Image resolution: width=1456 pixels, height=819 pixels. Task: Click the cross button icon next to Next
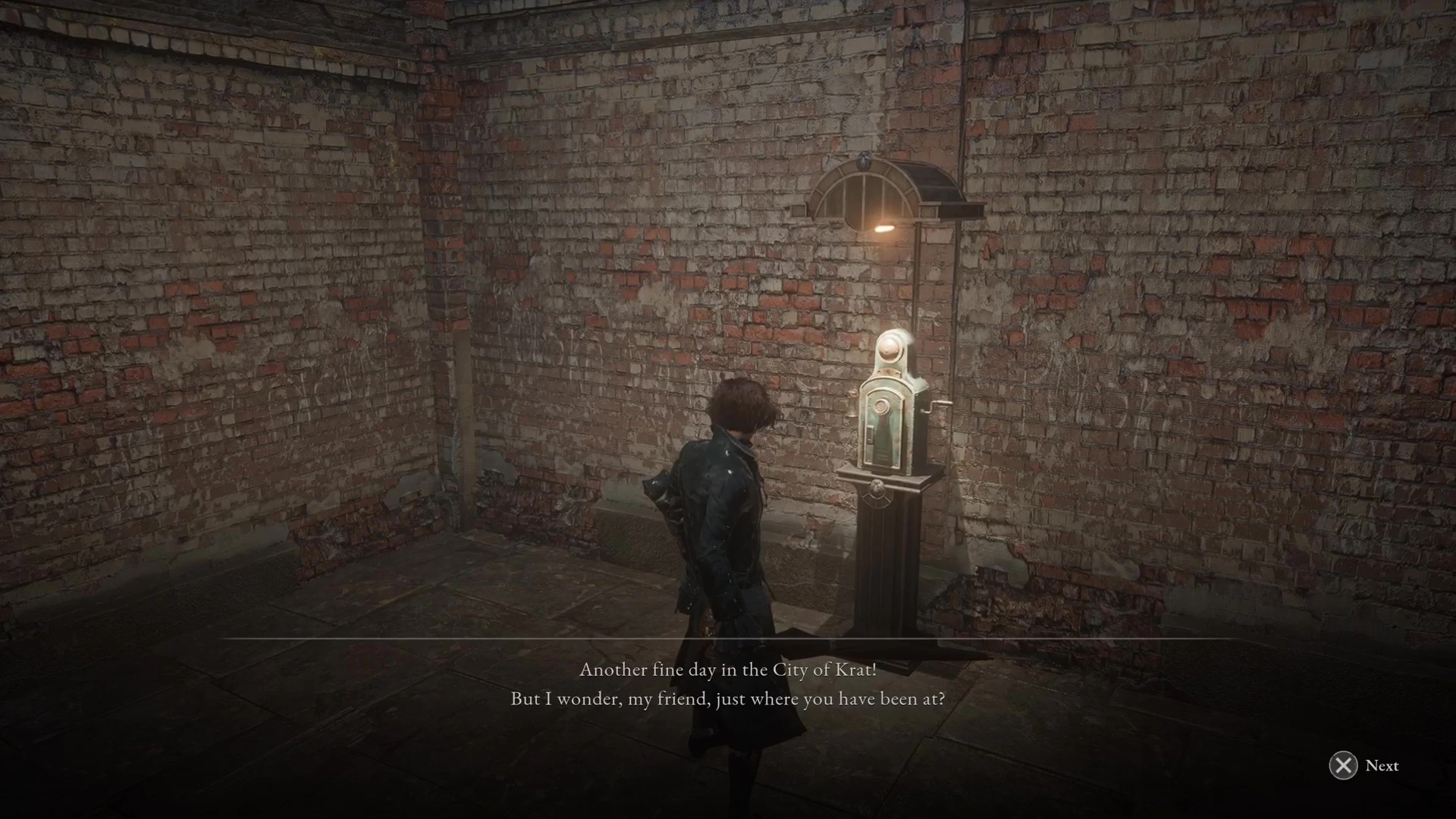point(1343,766)
